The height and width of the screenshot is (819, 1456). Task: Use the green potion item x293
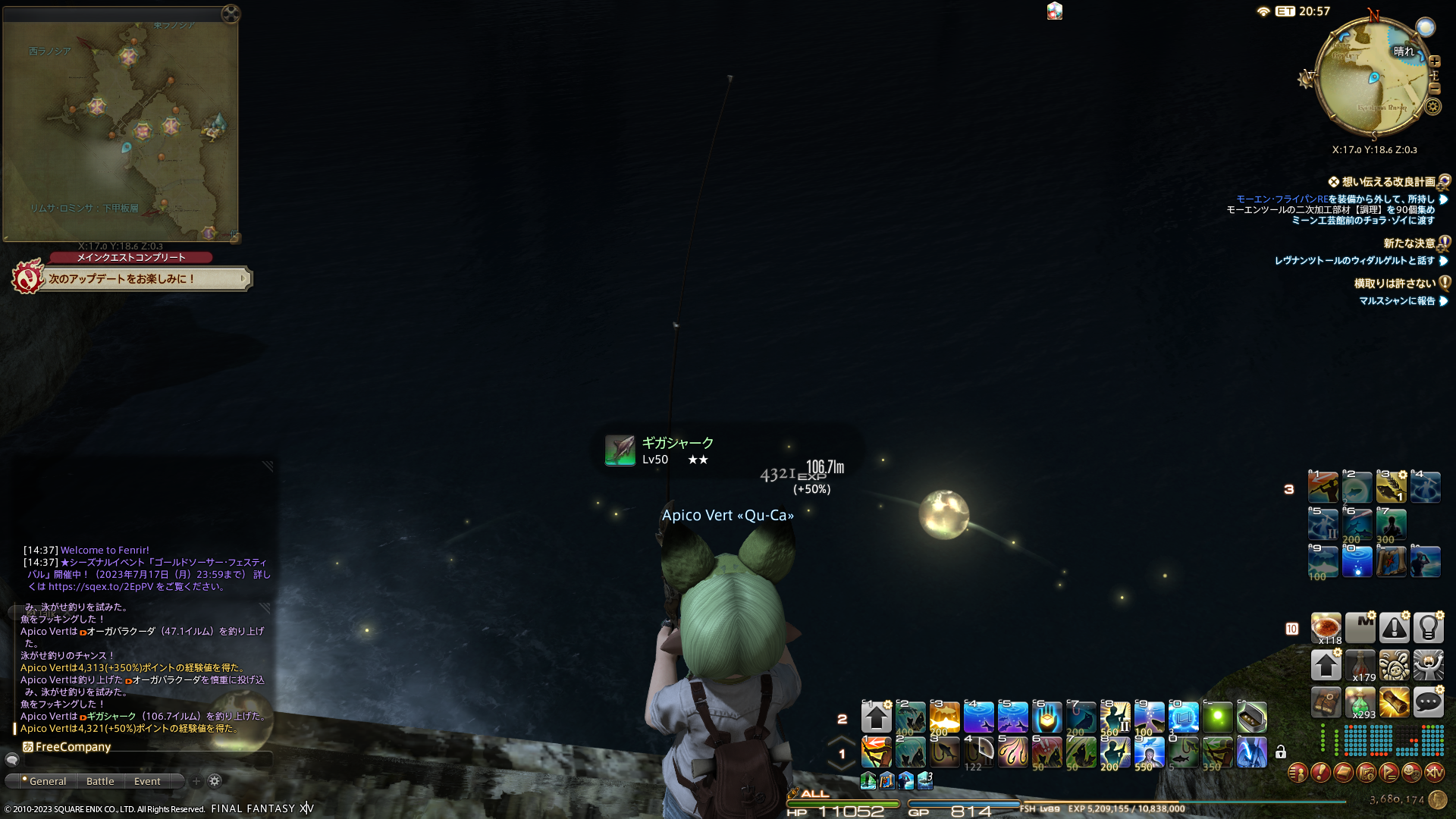1360,702
